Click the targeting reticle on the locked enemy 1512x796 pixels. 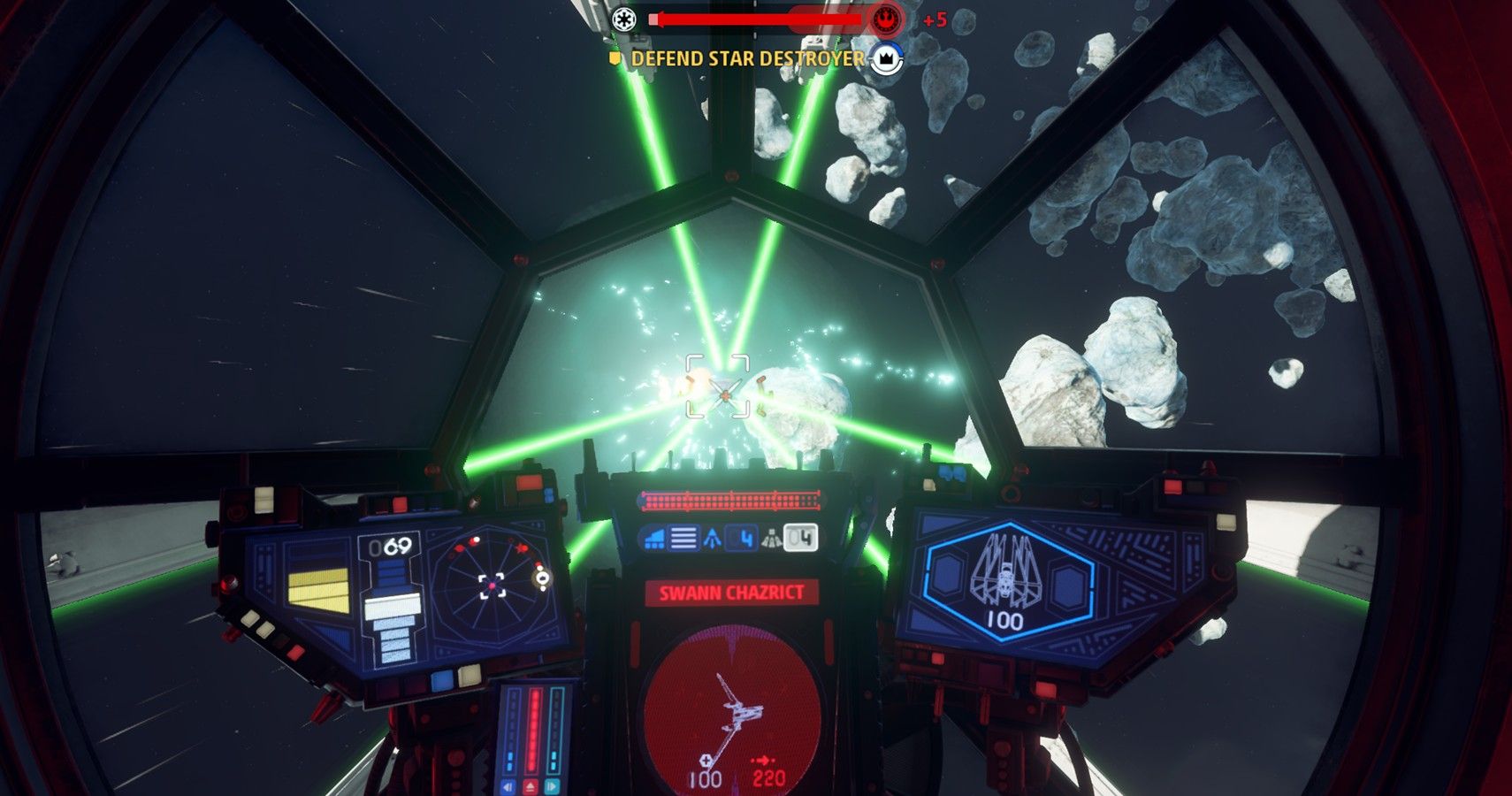coord(719,386)
